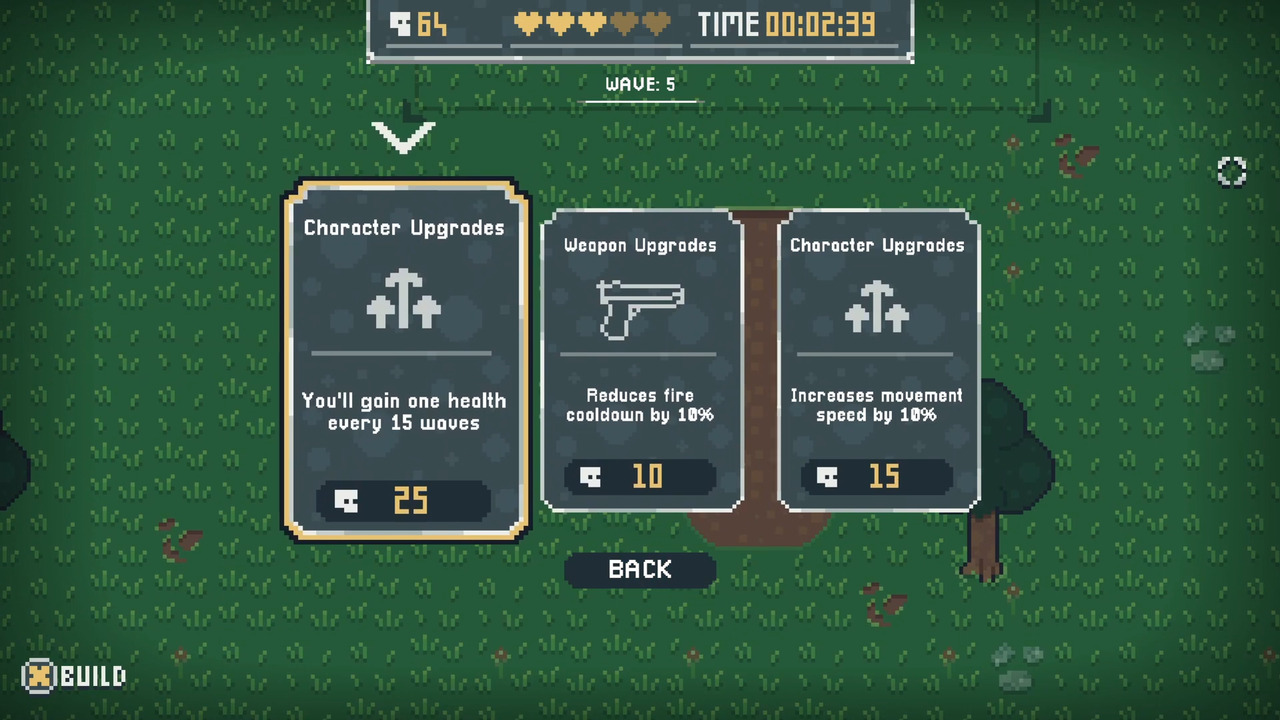Image resolution: width=1280 pixels, height=720 pixels.
Task: Click the loading spinner in the top right corner
Action: 1231,171
